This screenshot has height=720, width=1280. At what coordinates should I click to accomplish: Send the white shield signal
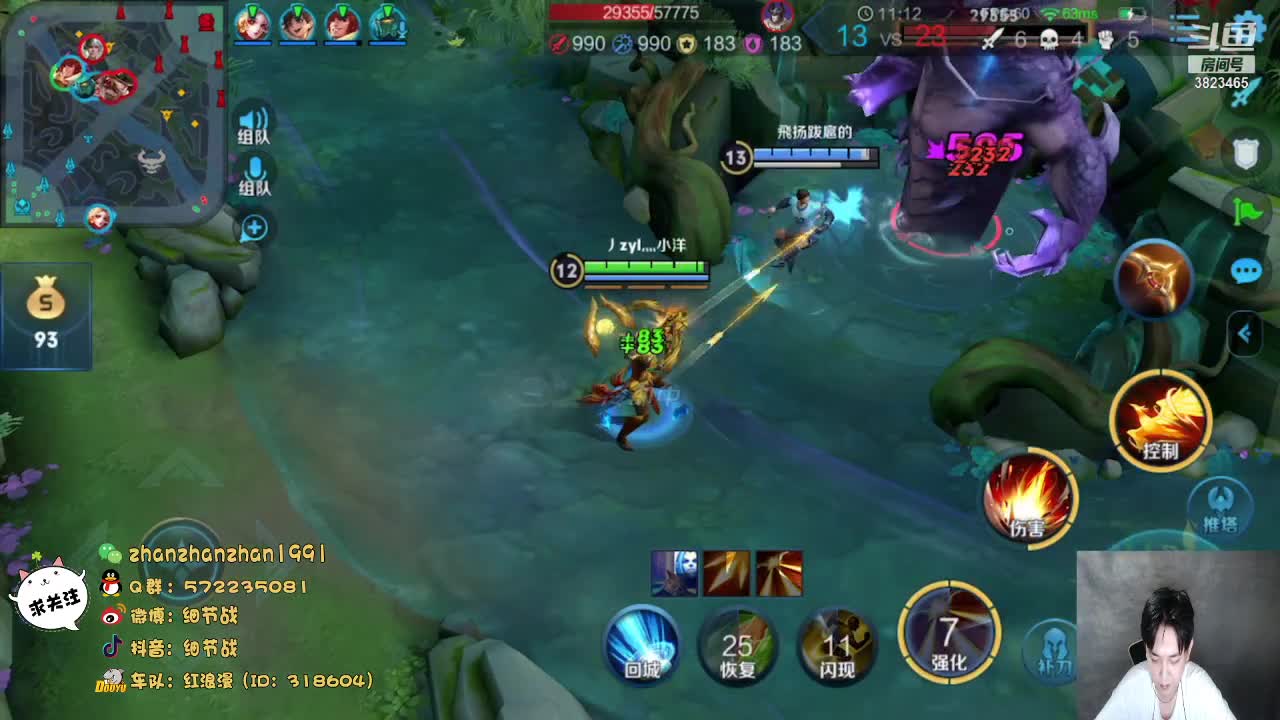pos(1245,154)
